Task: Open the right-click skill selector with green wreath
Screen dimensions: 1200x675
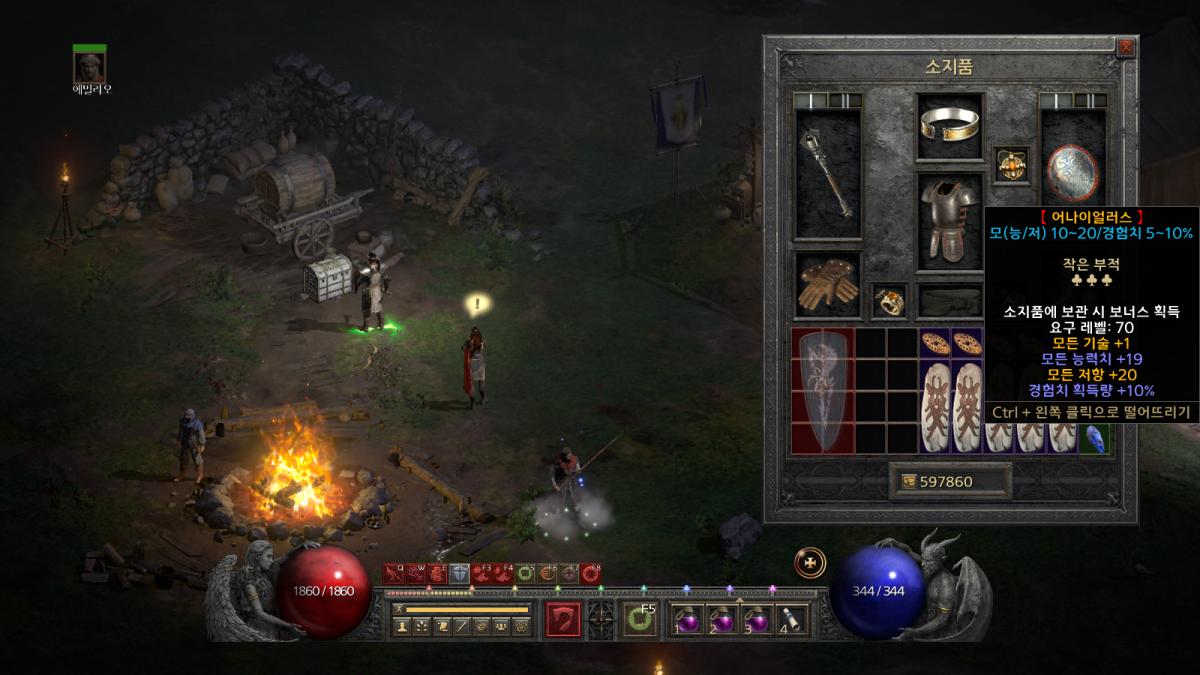Action: 638,620
